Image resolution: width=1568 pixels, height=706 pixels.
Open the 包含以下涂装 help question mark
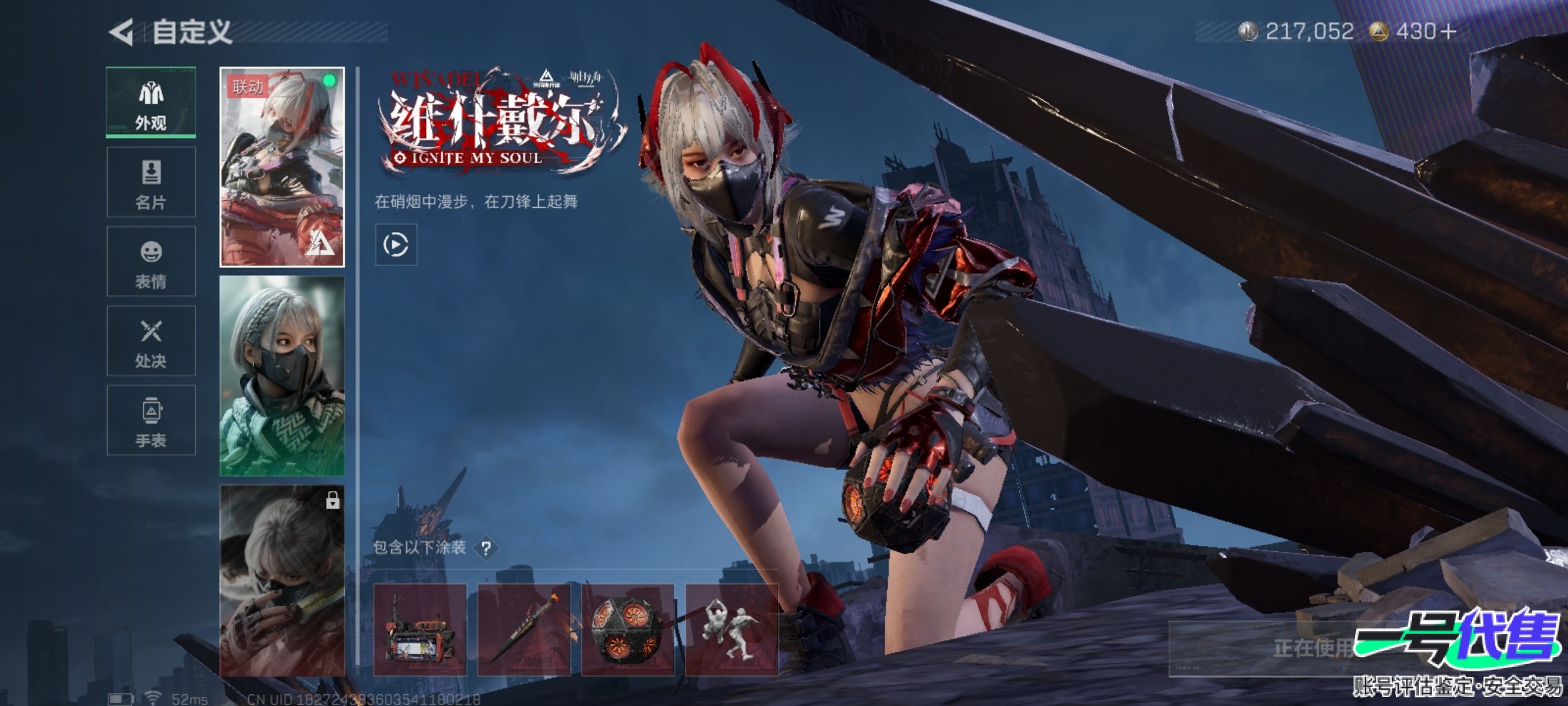486,548
